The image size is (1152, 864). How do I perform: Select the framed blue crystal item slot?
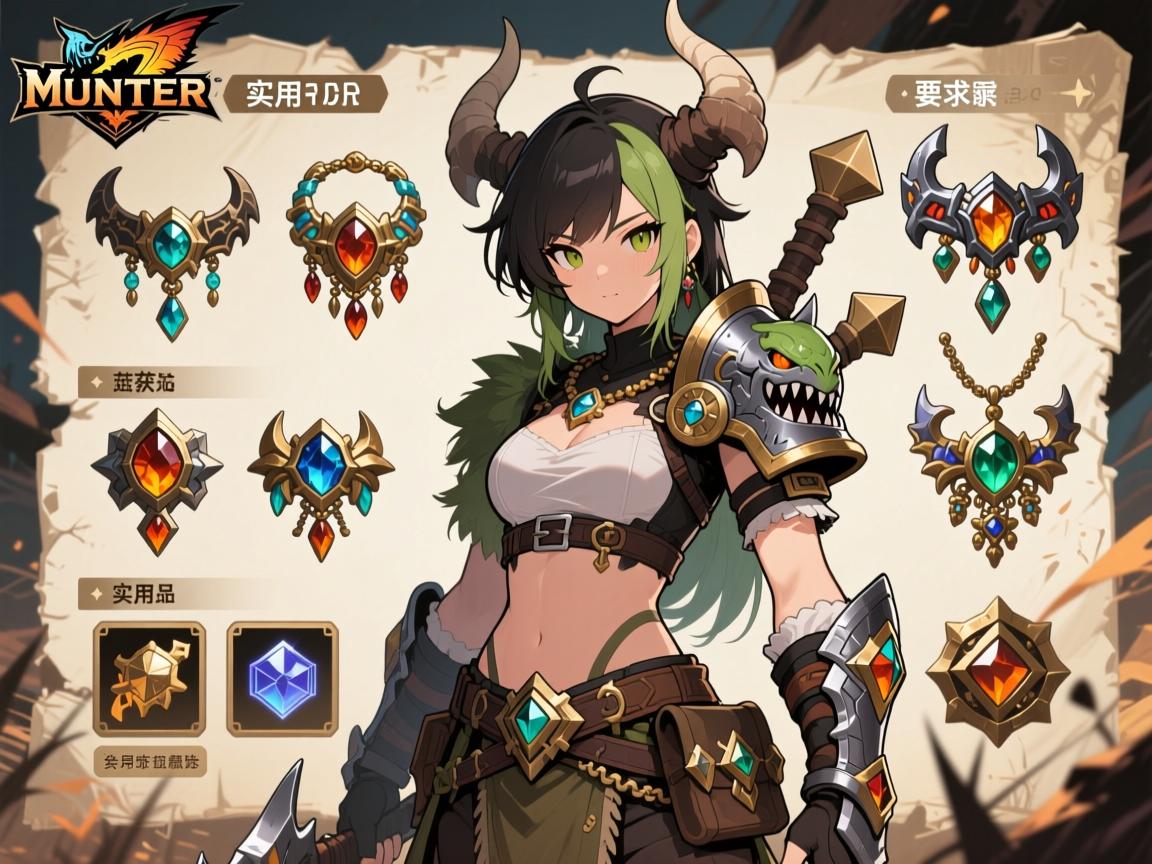tap(283, 678)
